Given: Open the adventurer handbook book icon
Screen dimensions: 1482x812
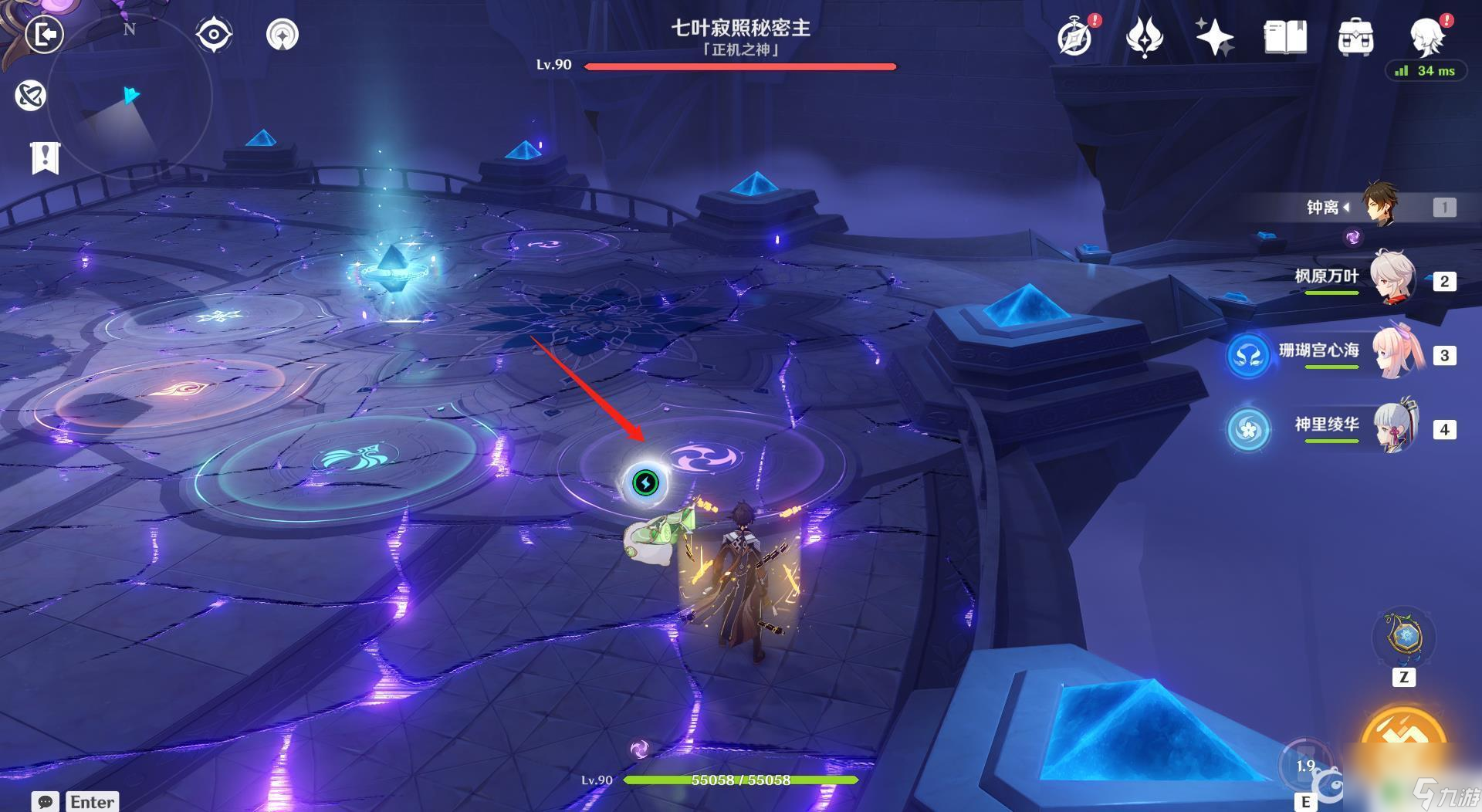Looking at the screenshot, I should 1285,37.
